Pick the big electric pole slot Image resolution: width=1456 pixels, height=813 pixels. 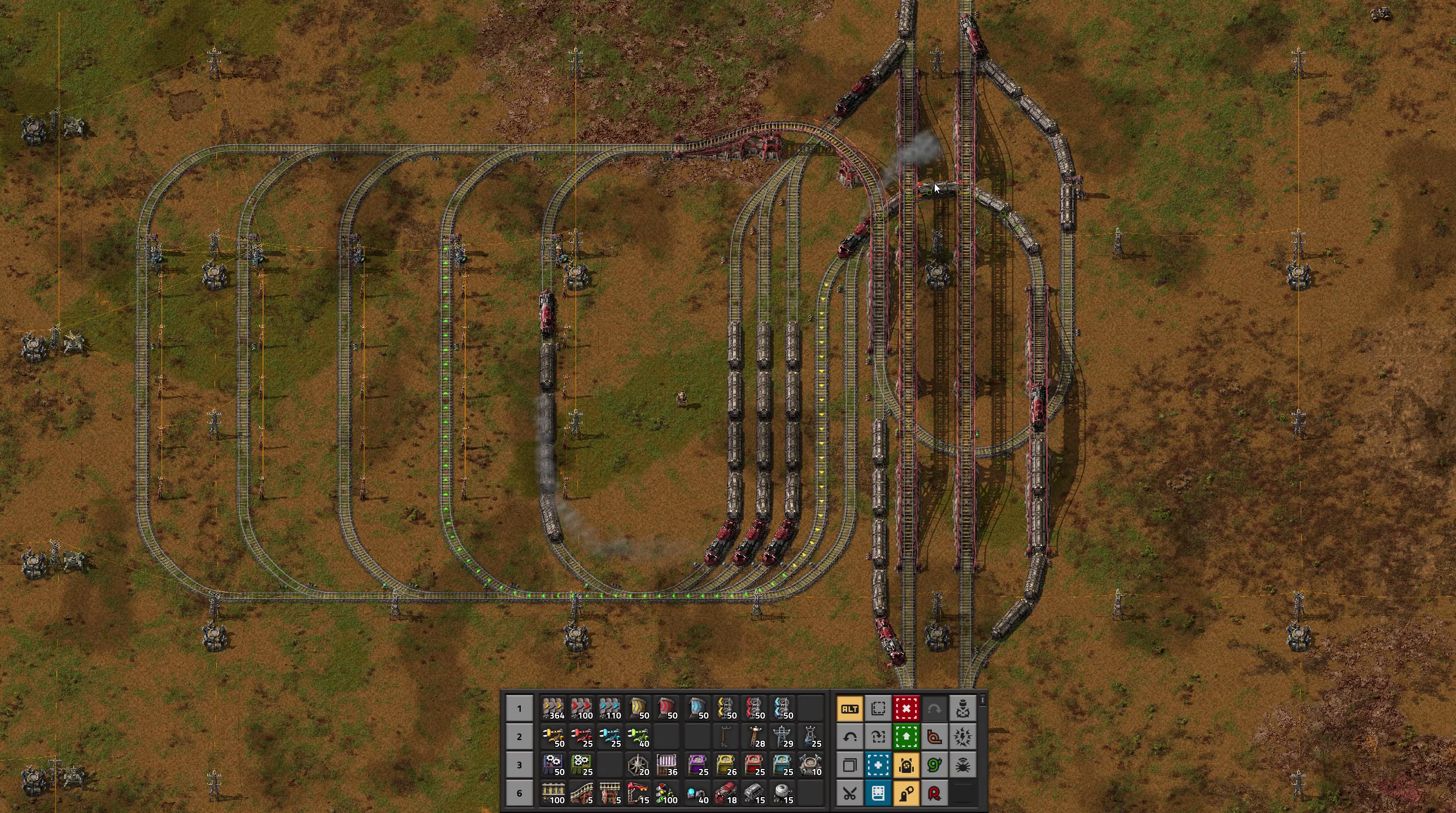coord(783,737)
